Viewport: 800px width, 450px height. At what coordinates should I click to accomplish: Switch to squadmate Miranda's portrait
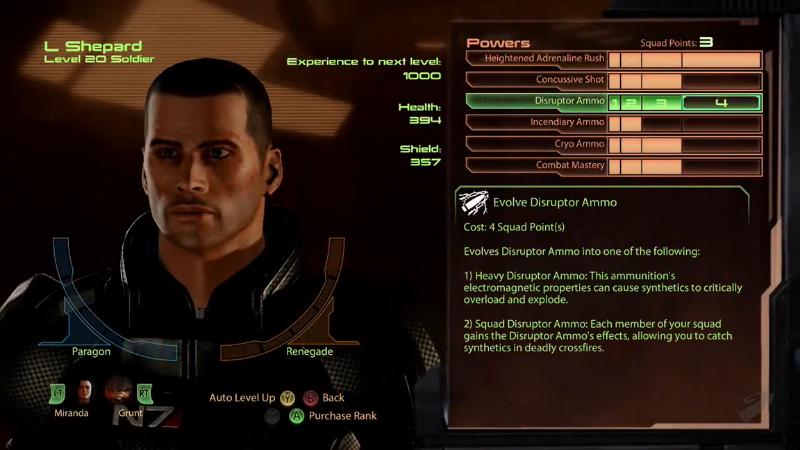pyautogui.click(x=84, y=391)
